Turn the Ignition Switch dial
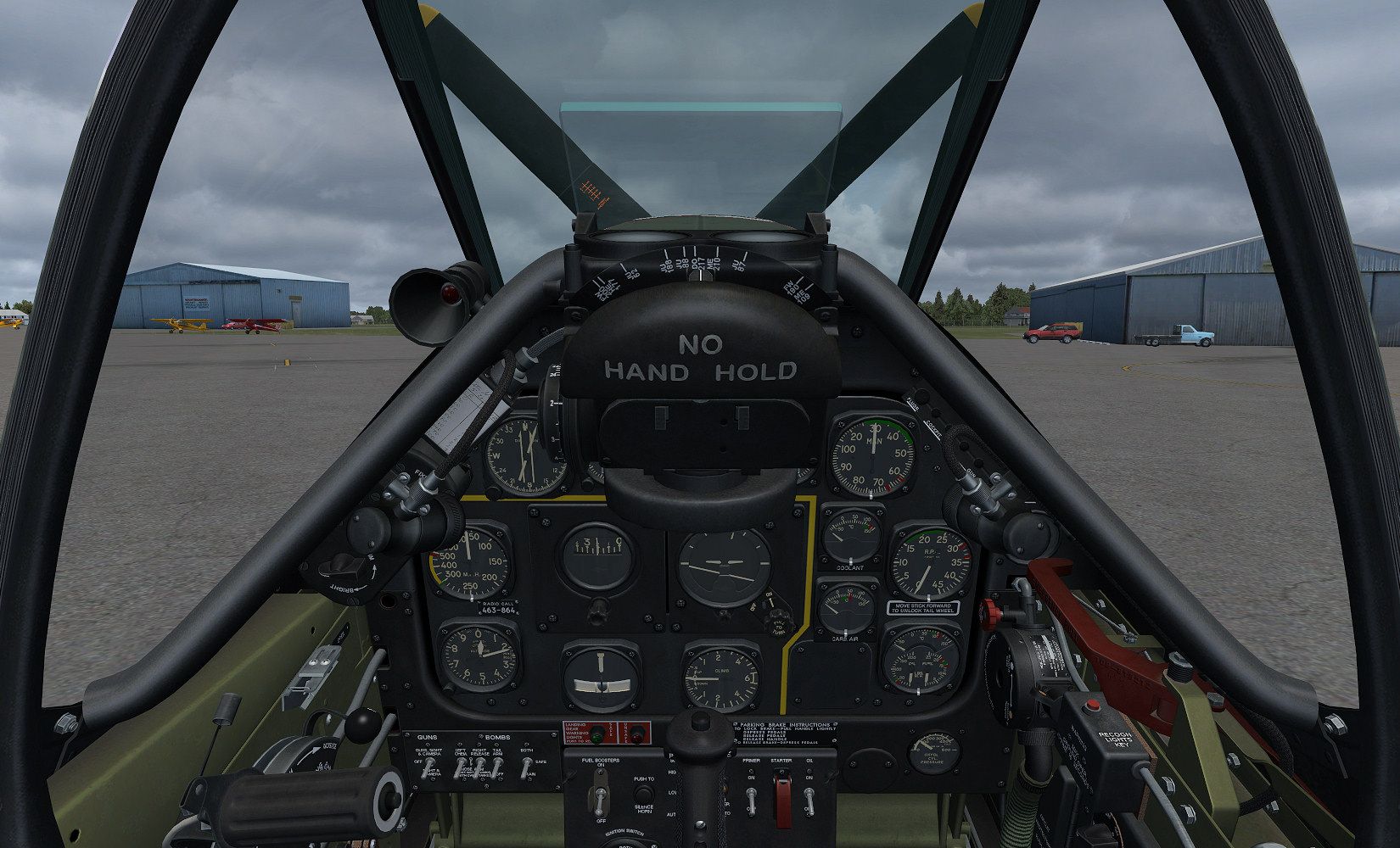Screen dimensions: 1400x848 630,841
